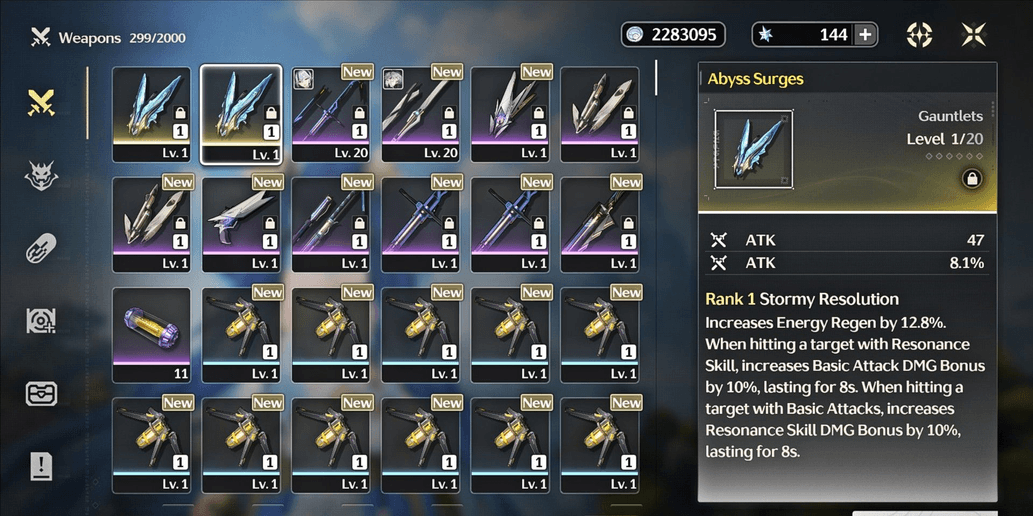The height and width of the screenshot is (516, 1033).
Task: Open the four-pointed compass icon beside the close button
Action: click(919, 35)
